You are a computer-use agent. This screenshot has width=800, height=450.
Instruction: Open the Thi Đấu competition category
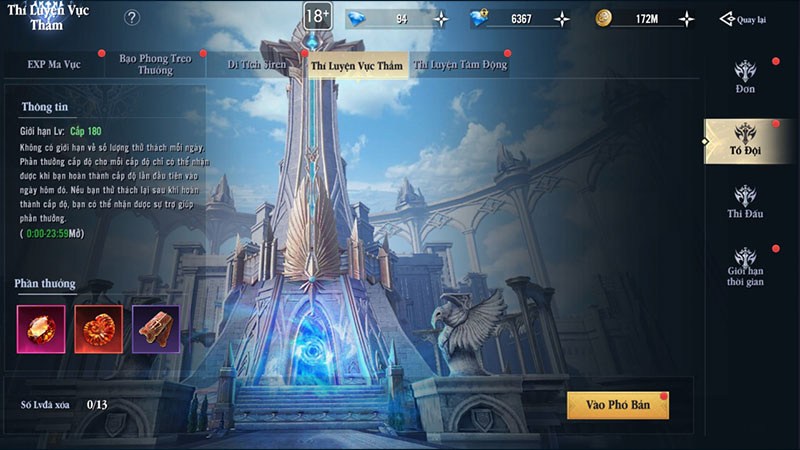[745, 202]
